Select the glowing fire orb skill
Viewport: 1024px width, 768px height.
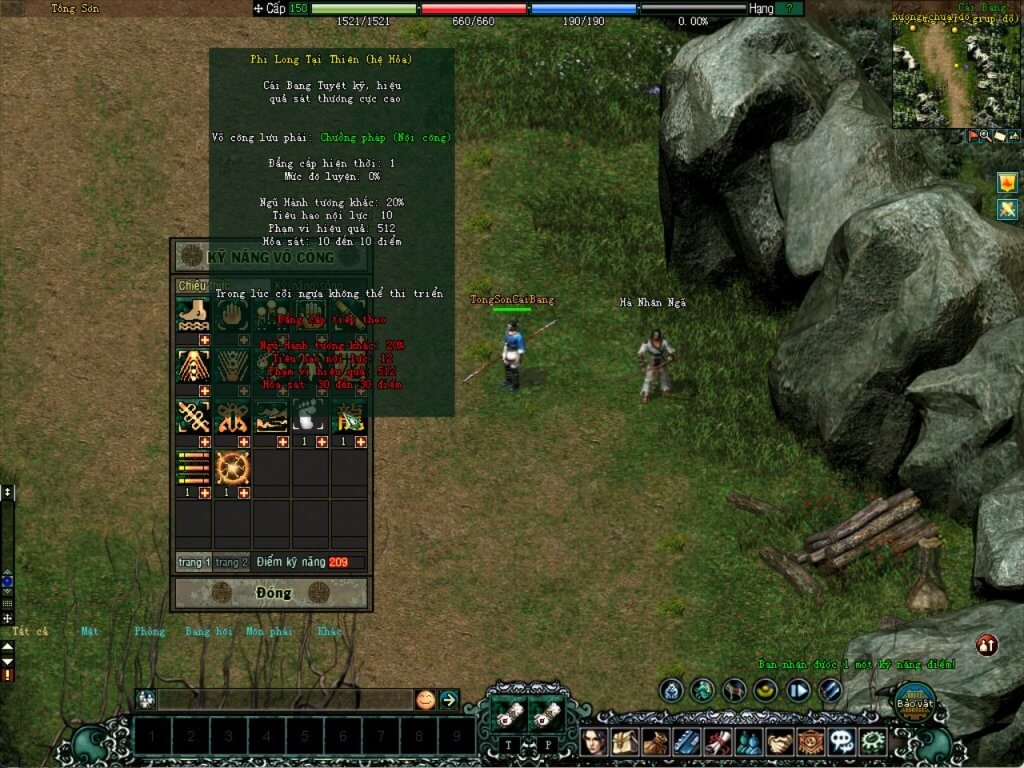tap(232, 467)
